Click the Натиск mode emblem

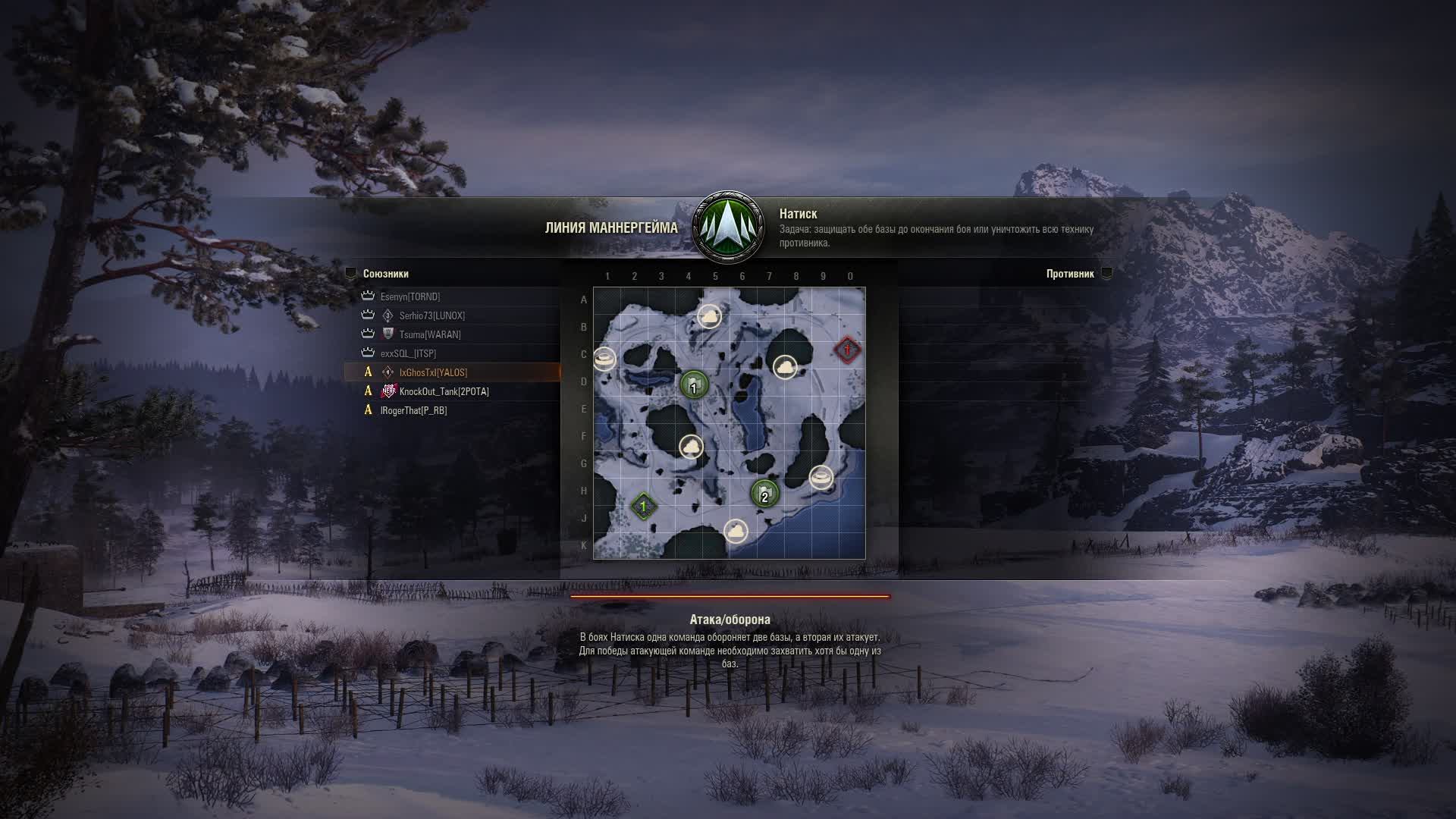pos(729,227)
